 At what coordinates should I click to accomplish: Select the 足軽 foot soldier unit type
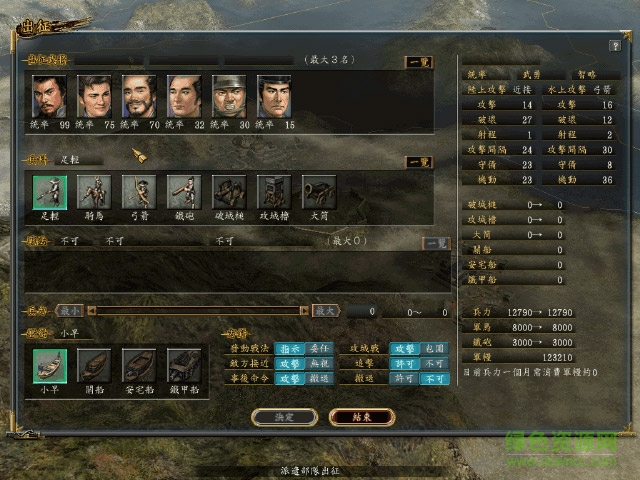click(49, 191)
